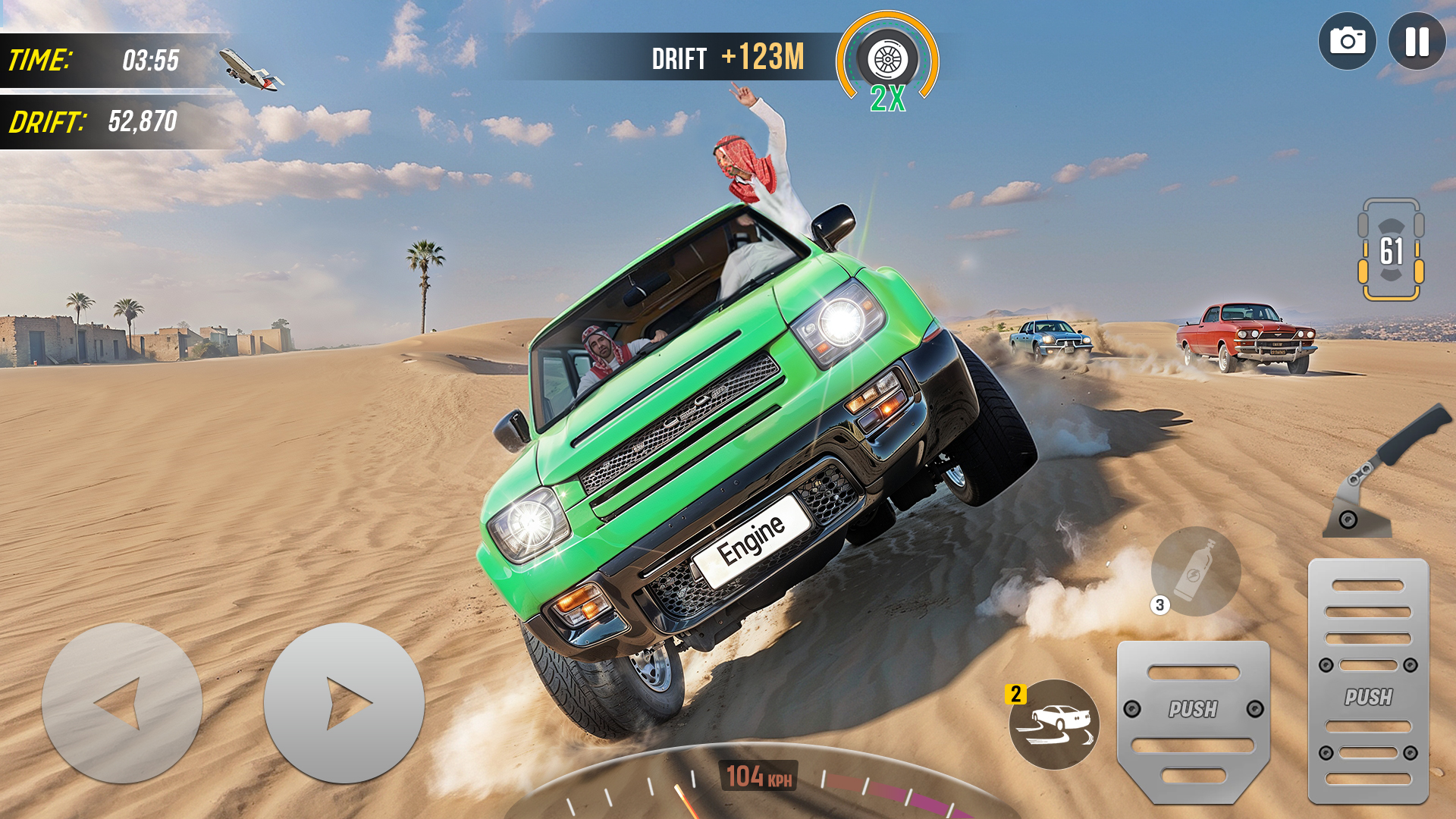1456x819 pixels.
Task: Steer left with the left arrow button
Action: click(122, 703)
